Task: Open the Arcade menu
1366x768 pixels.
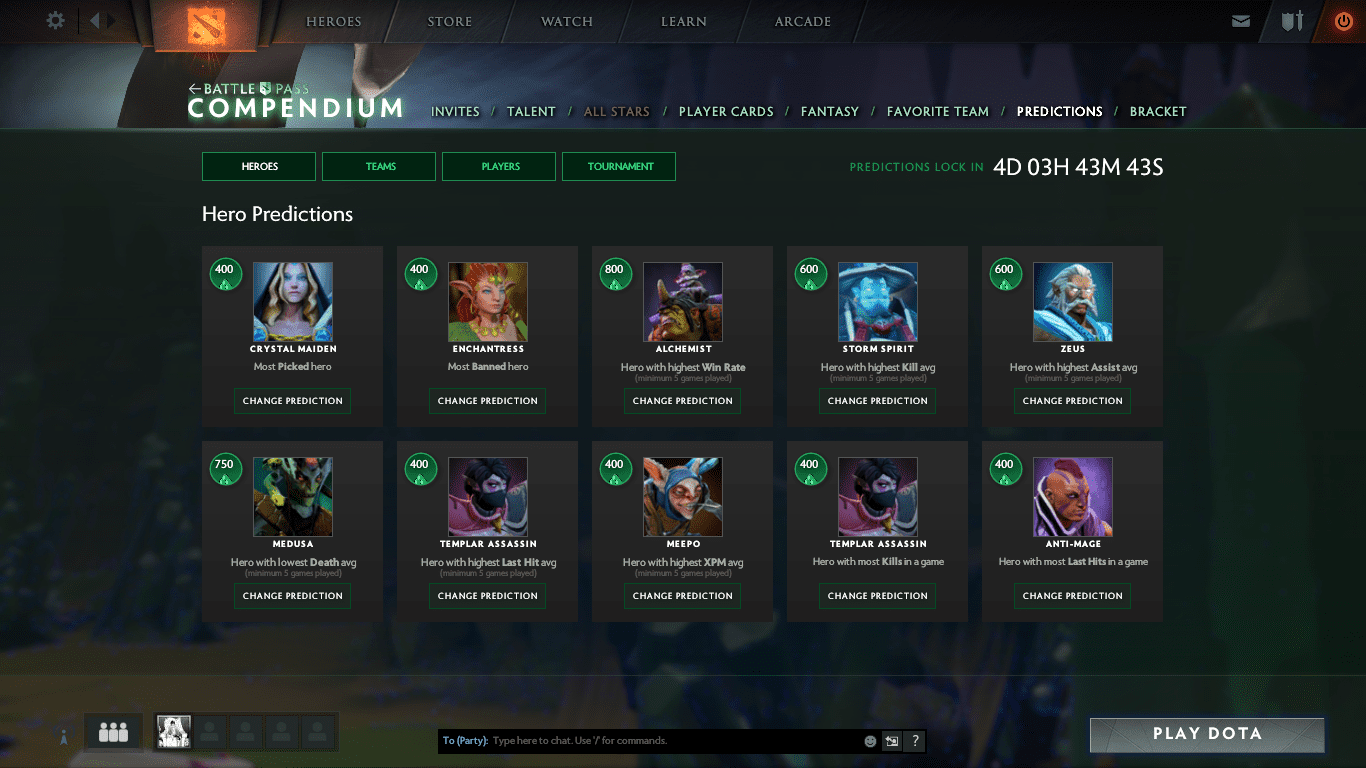Action: click(x=802, y=22)
